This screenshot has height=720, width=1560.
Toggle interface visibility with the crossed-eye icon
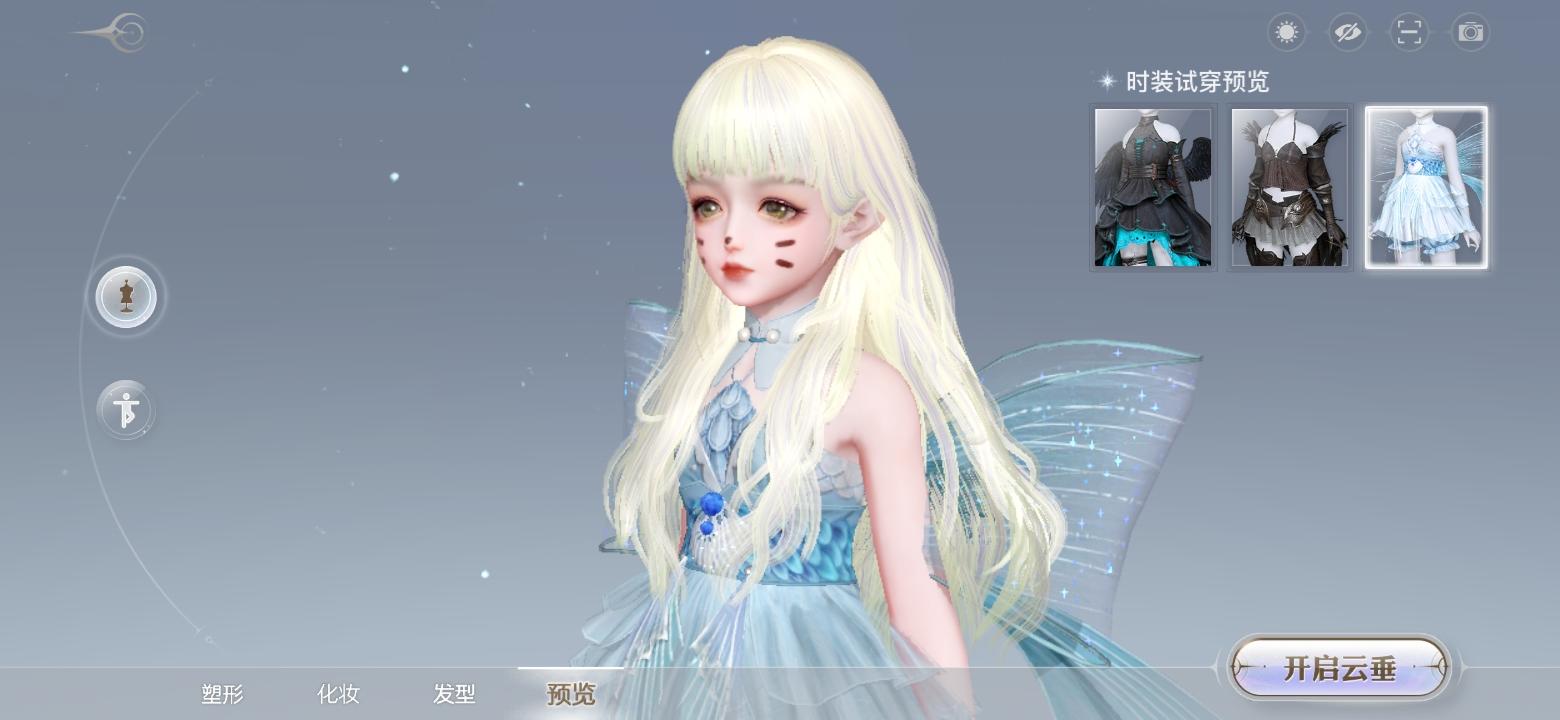(x=1347, y=32)
